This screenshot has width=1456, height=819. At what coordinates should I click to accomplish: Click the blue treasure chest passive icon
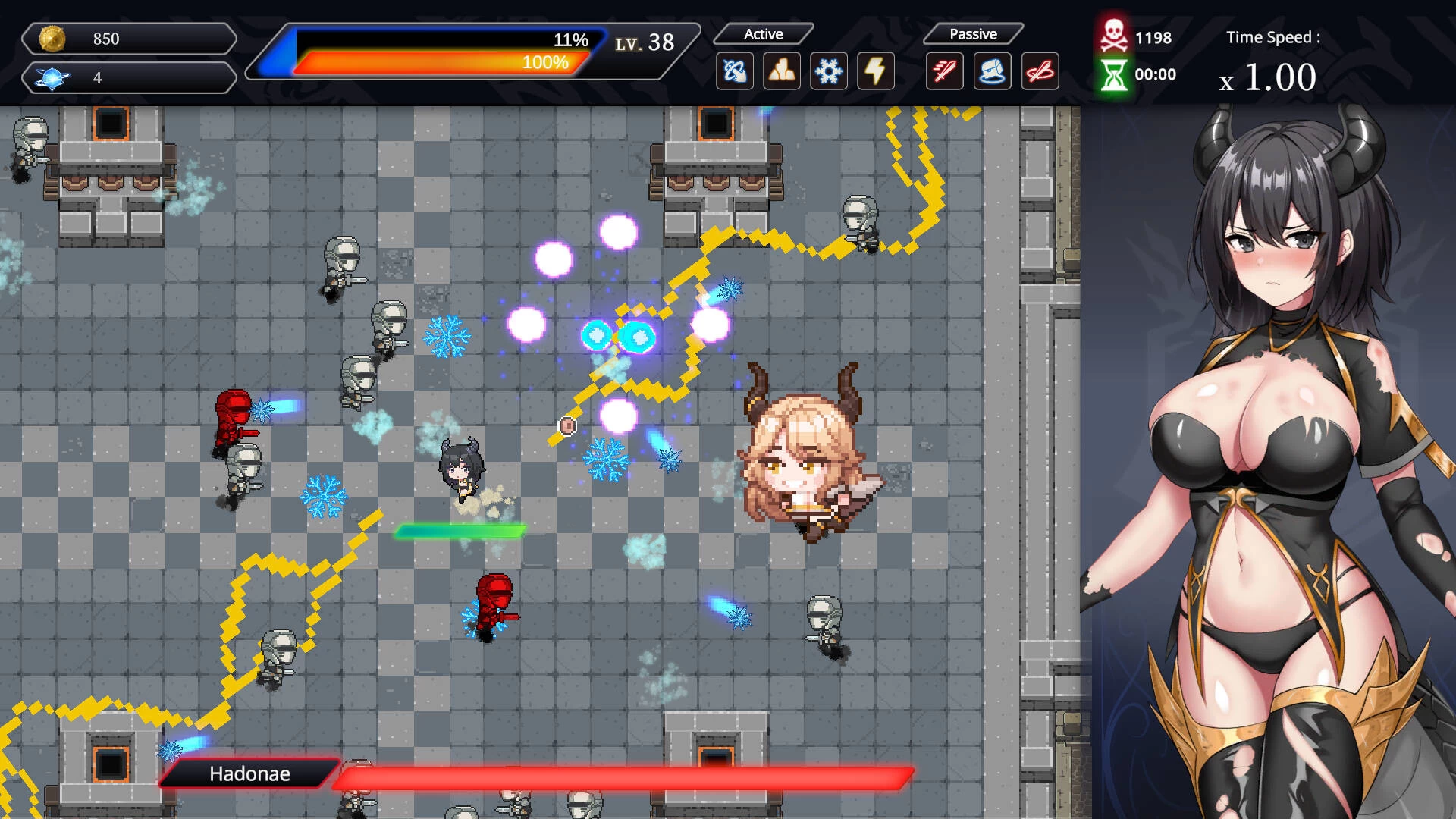[x=993, y=71]
